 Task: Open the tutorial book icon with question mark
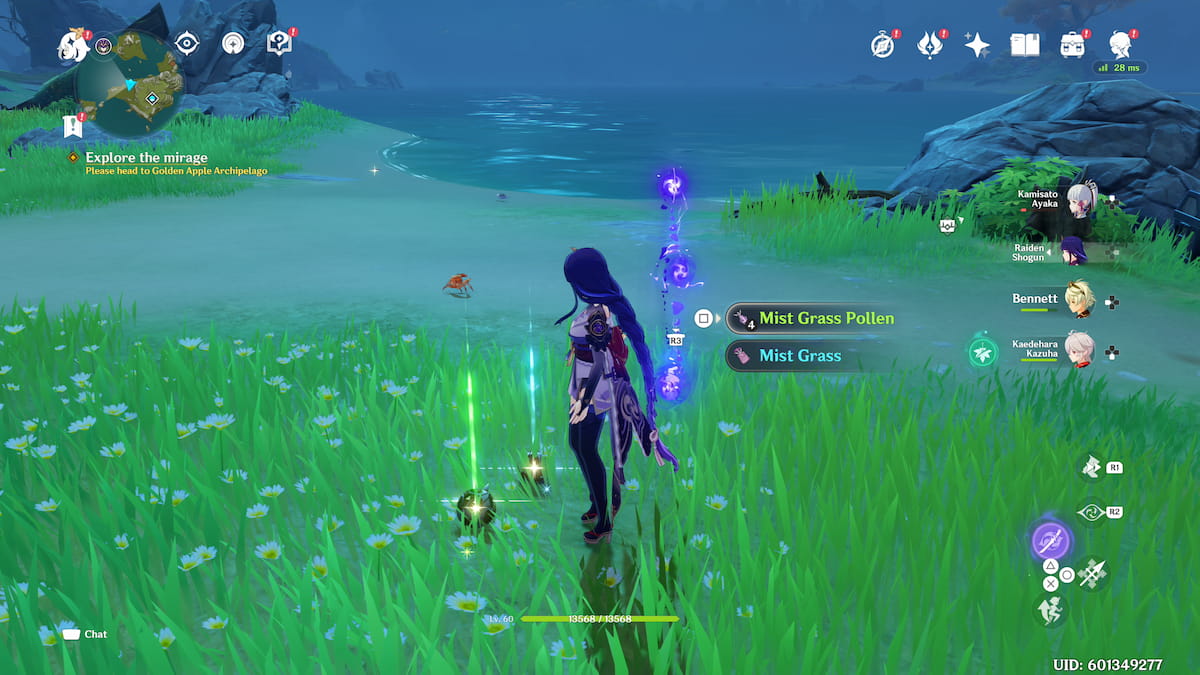click(278, 43)
